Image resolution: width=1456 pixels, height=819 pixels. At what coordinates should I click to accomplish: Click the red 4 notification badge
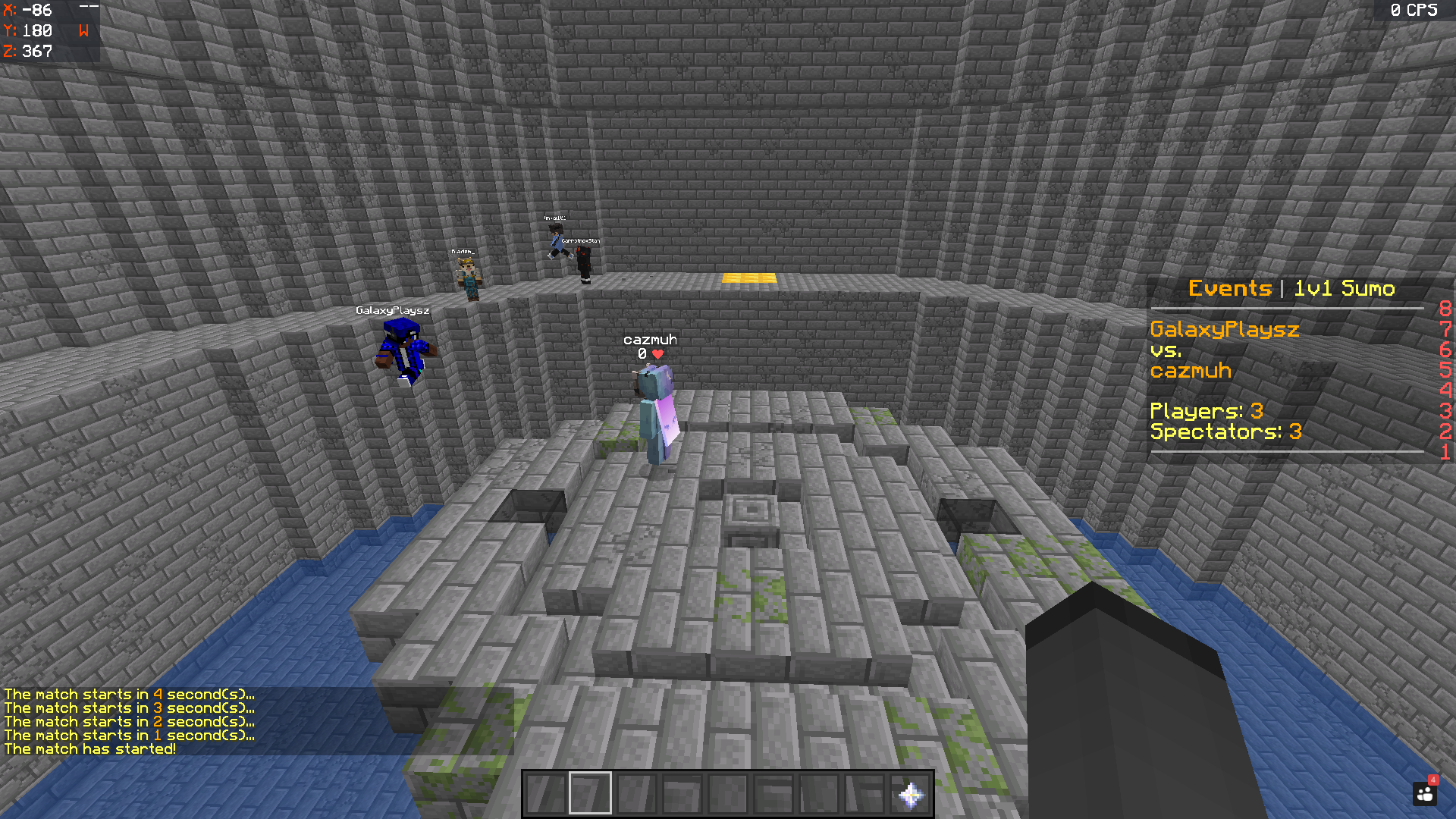[1432, 778]
